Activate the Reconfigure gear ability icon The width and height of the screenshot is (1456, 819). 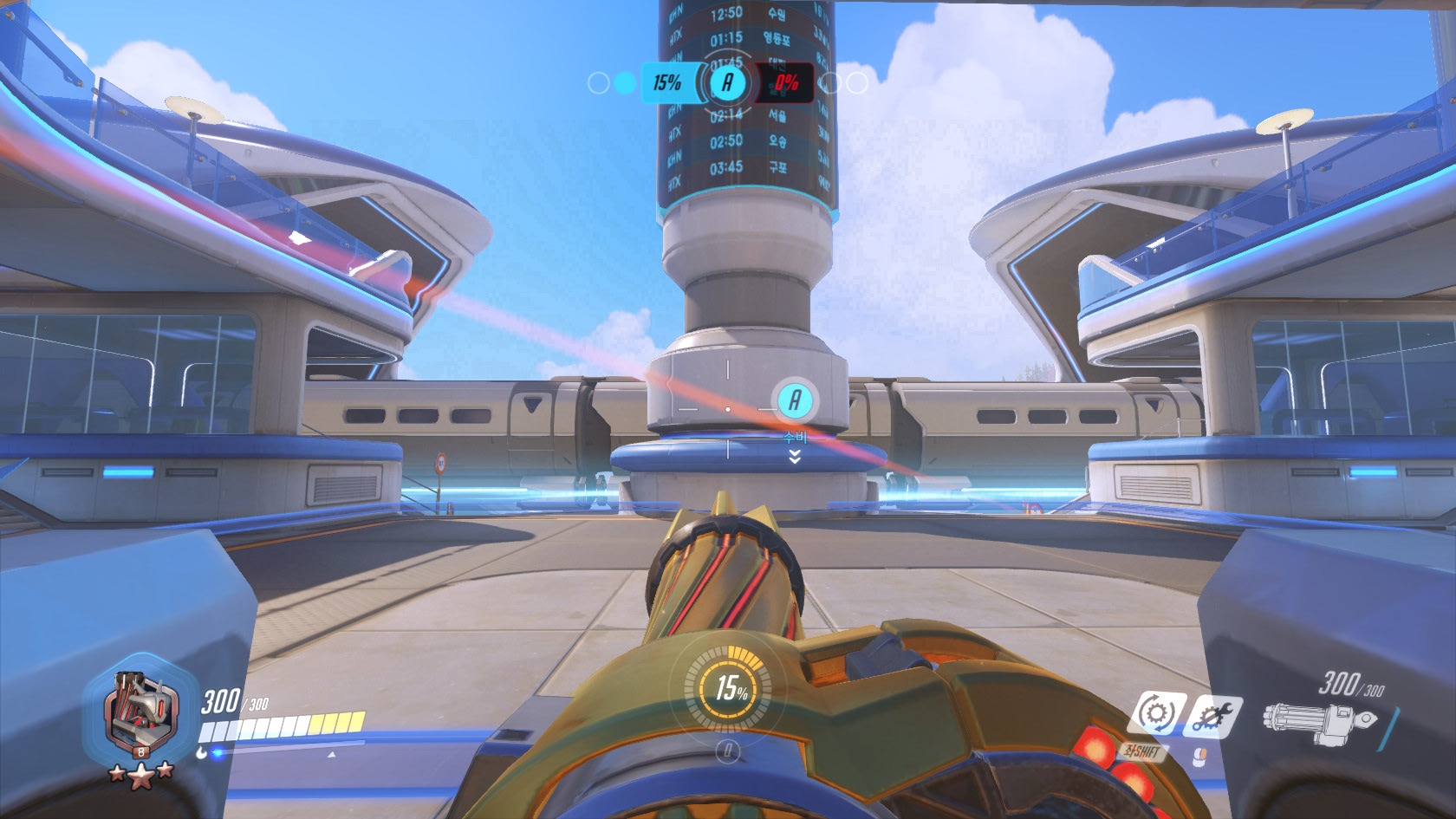(x=1156, y=714)
